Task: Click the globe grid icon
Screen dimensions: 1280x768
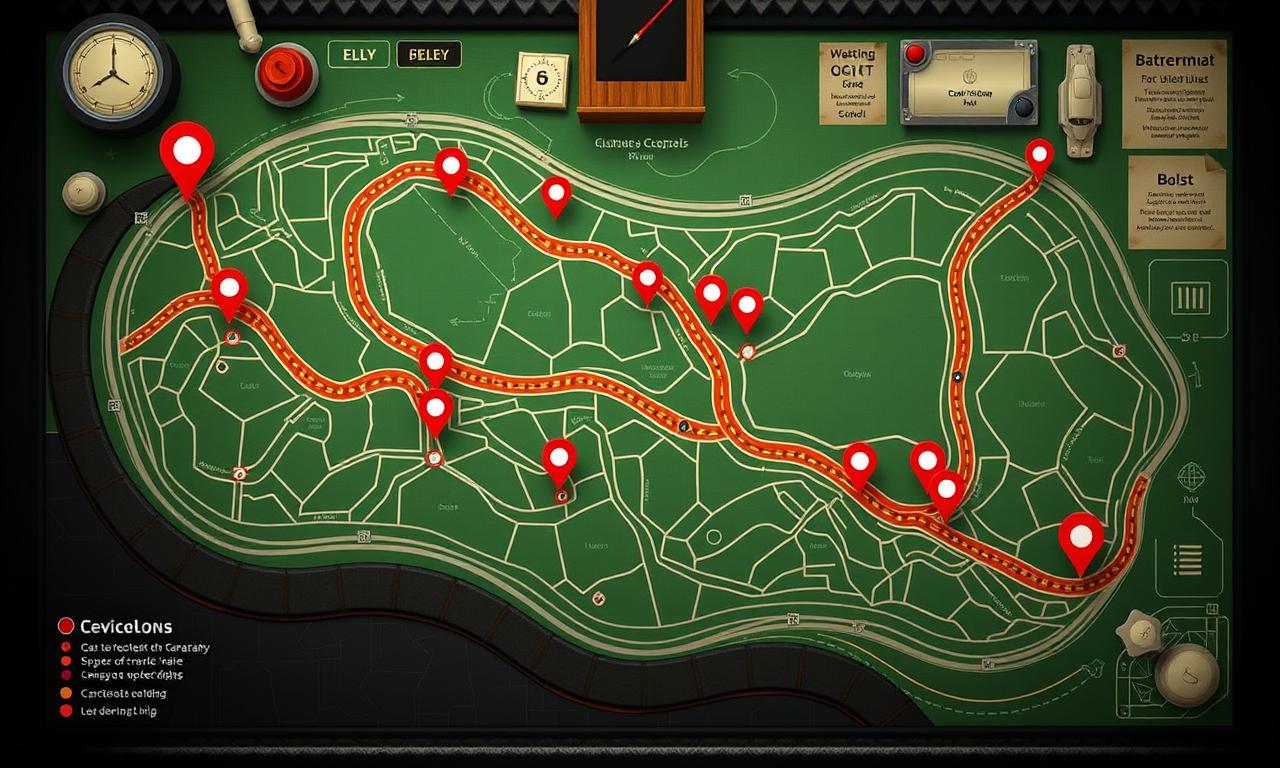Action: point(1190,476)
